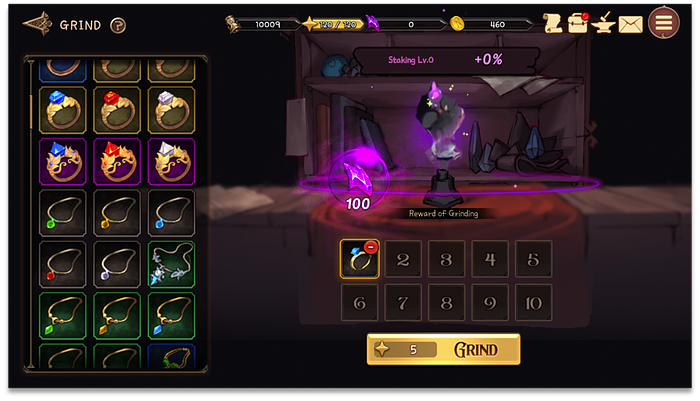Select the gold-bordered white gem ring
Image resolution: width=700 pixels, height=401 pixels.
[x=171, y=109]
